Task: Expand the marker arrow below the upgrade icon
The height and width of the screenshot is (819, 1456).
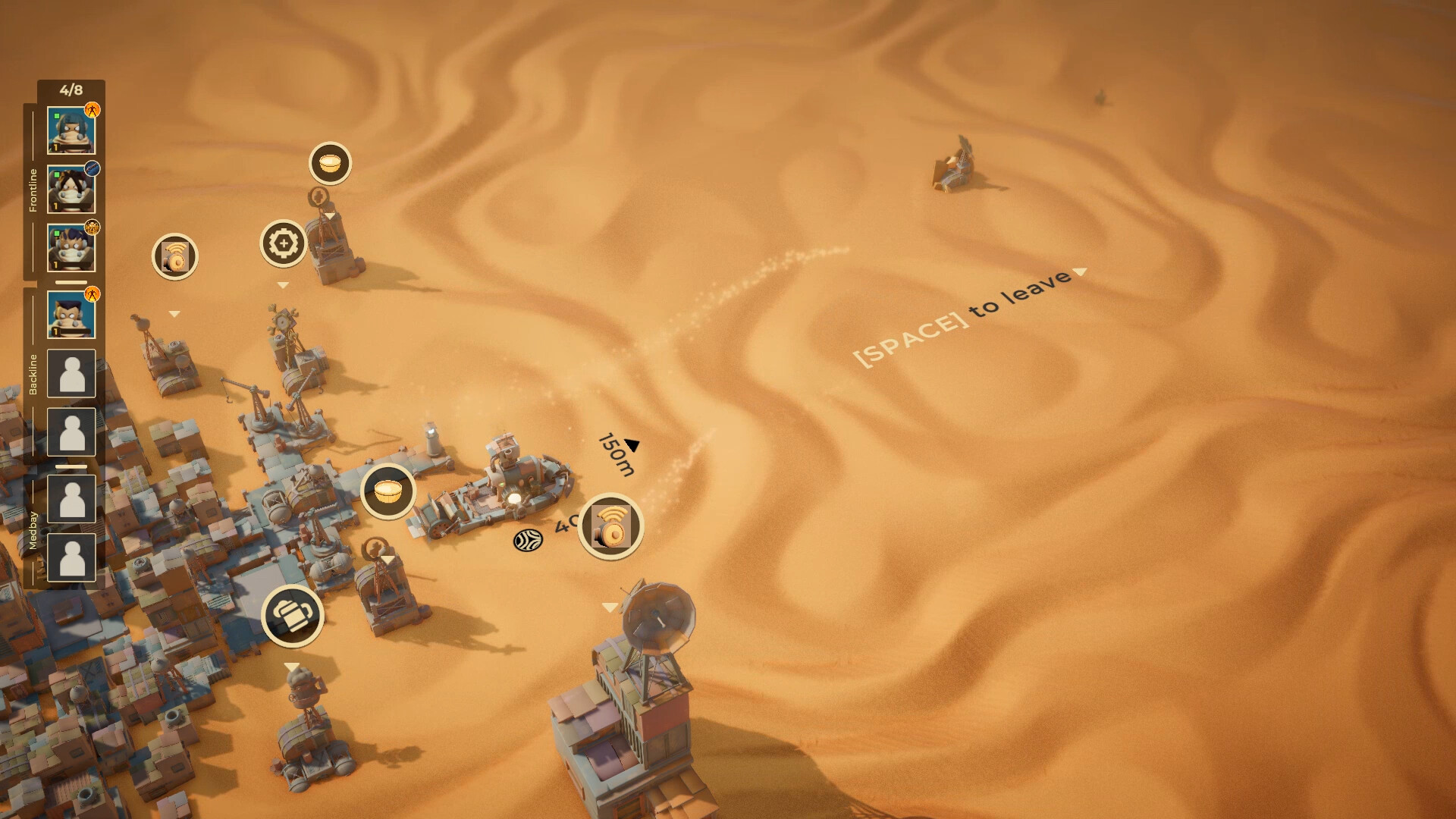Action: pos(283,284)
